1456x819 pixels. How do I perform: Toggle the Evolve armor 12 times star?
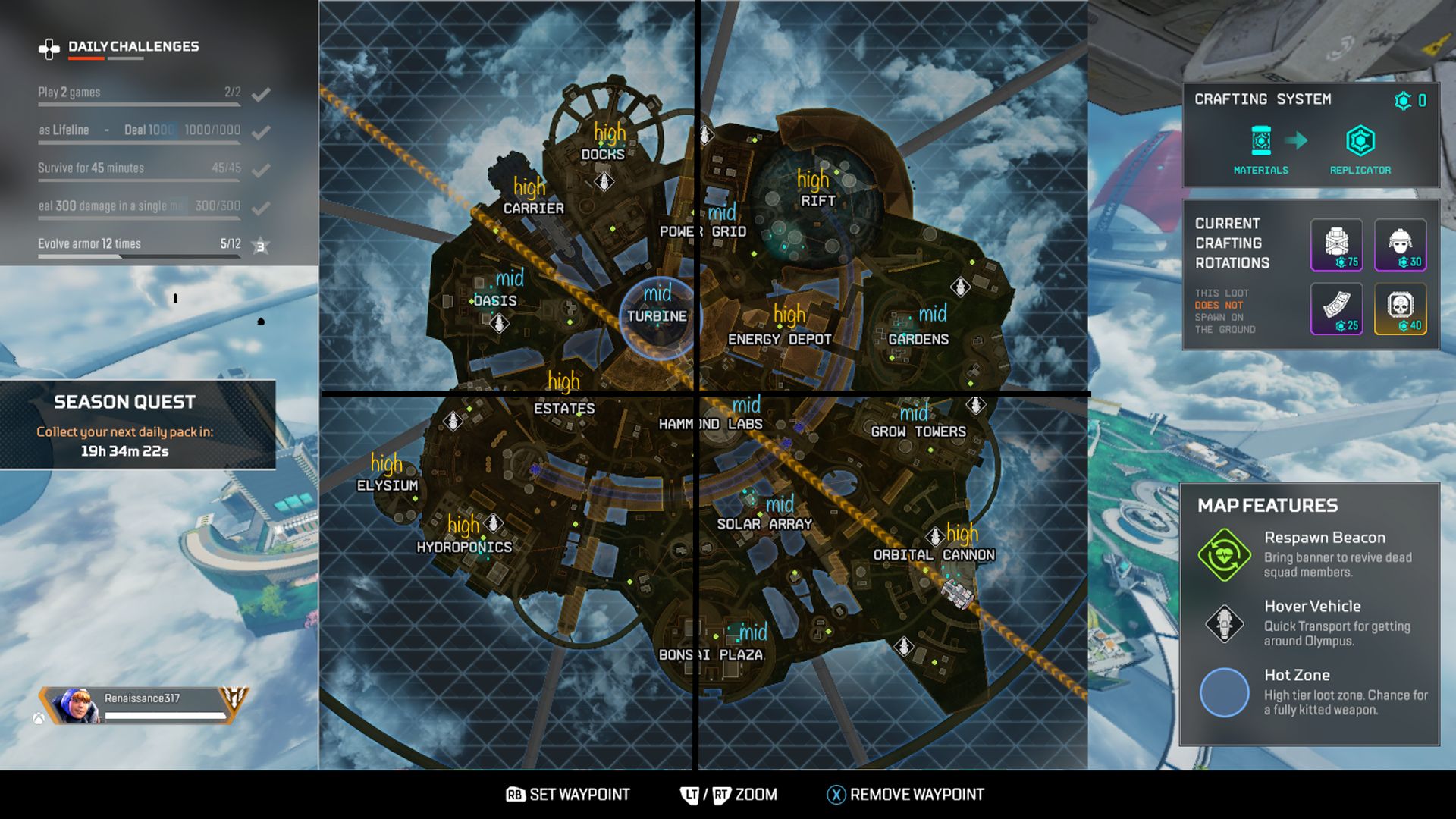(262, 244)
